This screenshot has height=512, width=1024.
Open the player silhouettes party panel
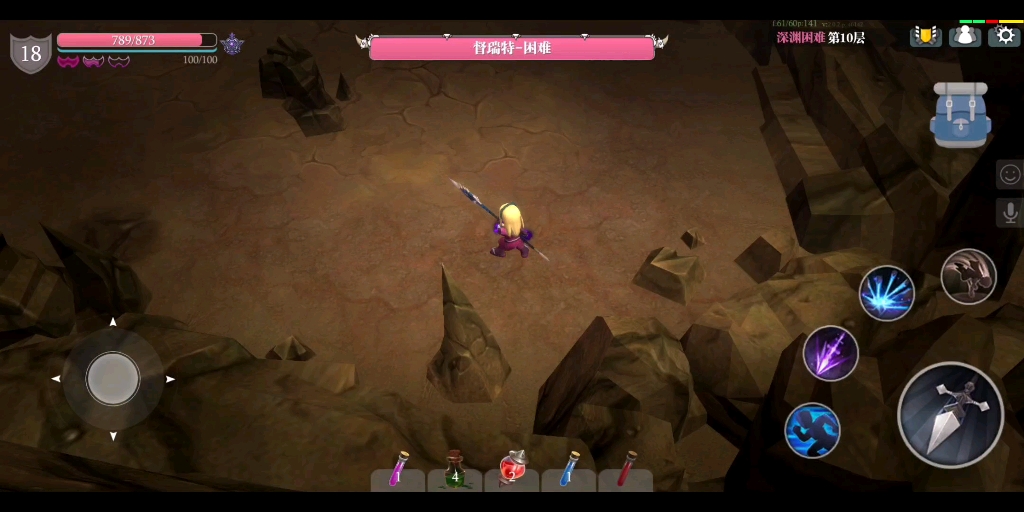964,36
